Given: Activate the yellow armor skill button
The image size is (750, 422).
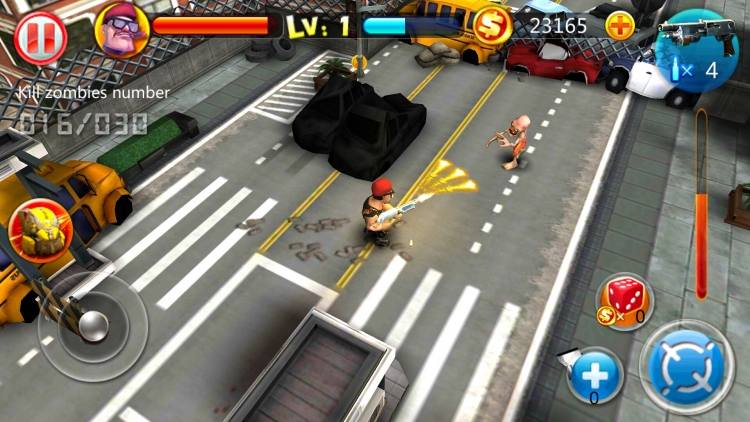Looking at the screenshot, I should tap(36, 228).
